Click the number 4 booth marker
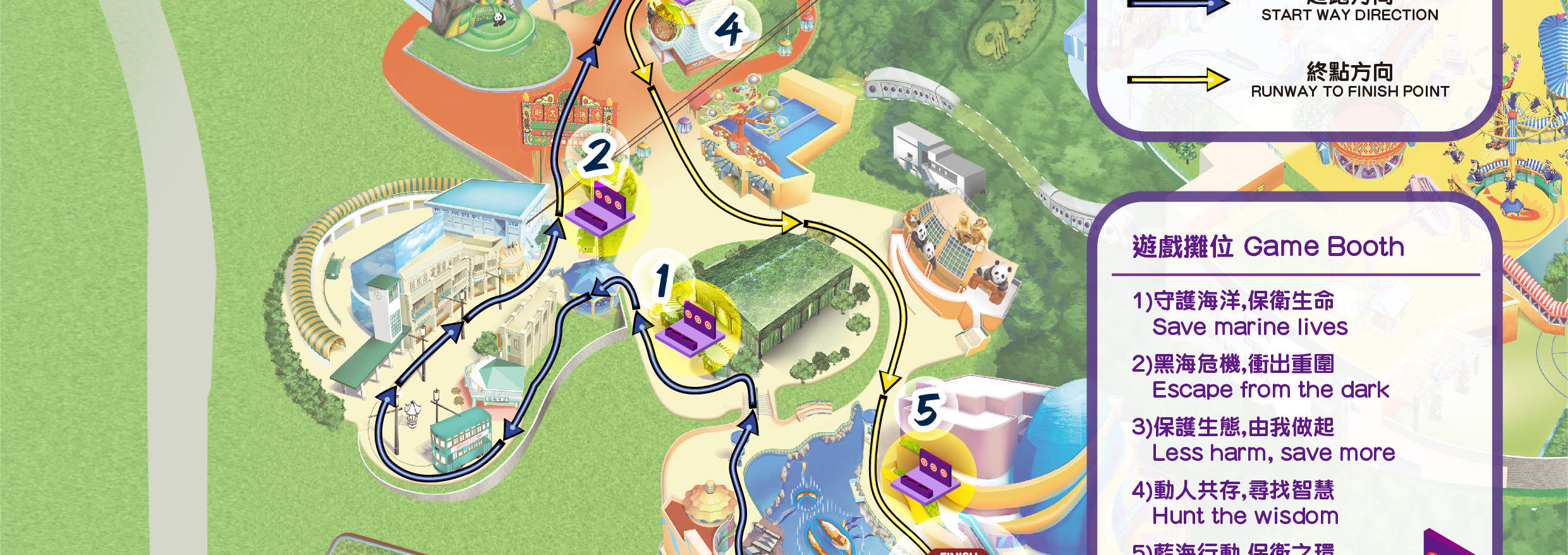Viewport: 1568px width, 555px height. click(x=729, y=30)
